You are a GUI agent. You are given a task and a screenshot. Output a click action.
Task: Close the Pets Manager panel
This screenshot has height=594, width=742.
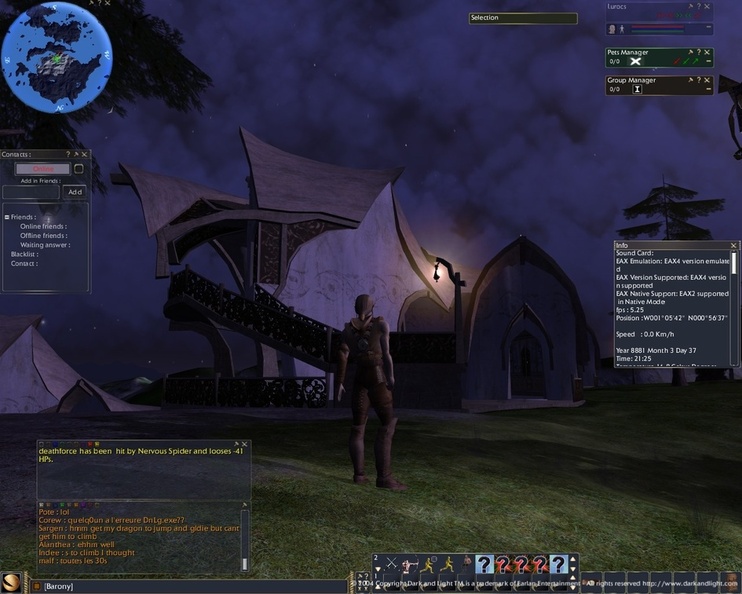[709, 52]
